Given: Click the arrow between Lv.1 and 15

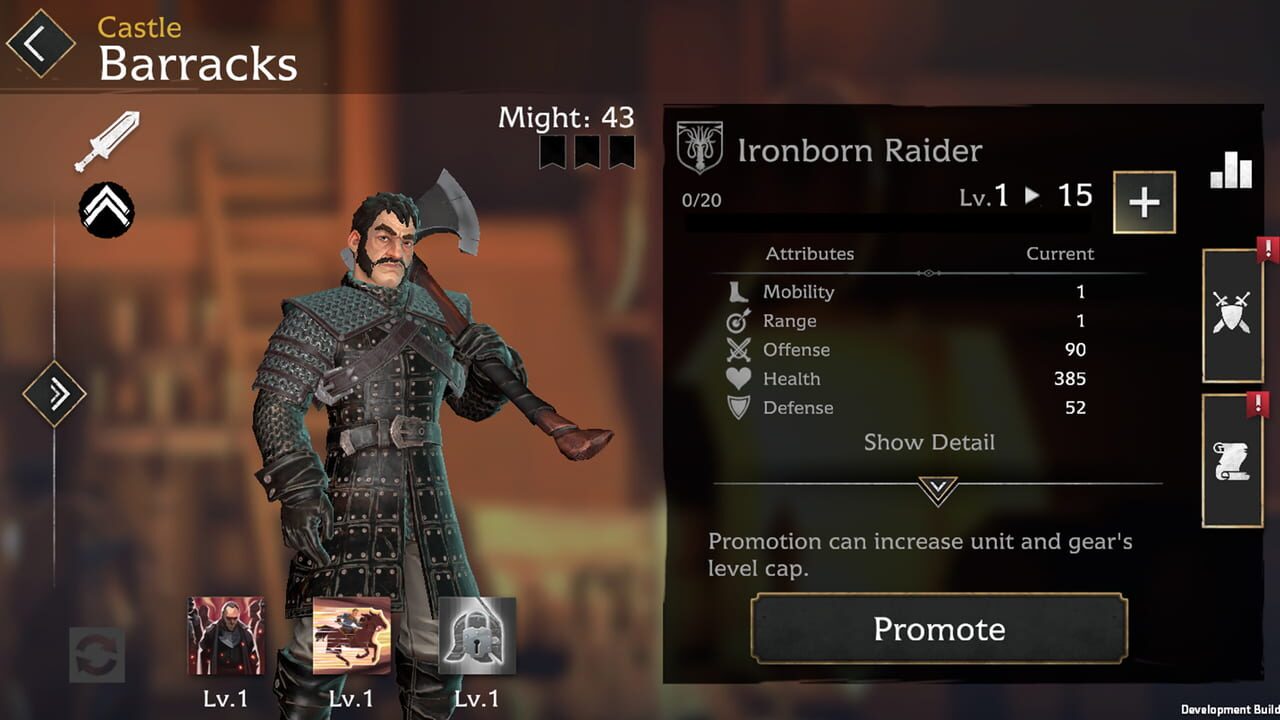Looking at the screenshot, I should [x=1032, y=196].
